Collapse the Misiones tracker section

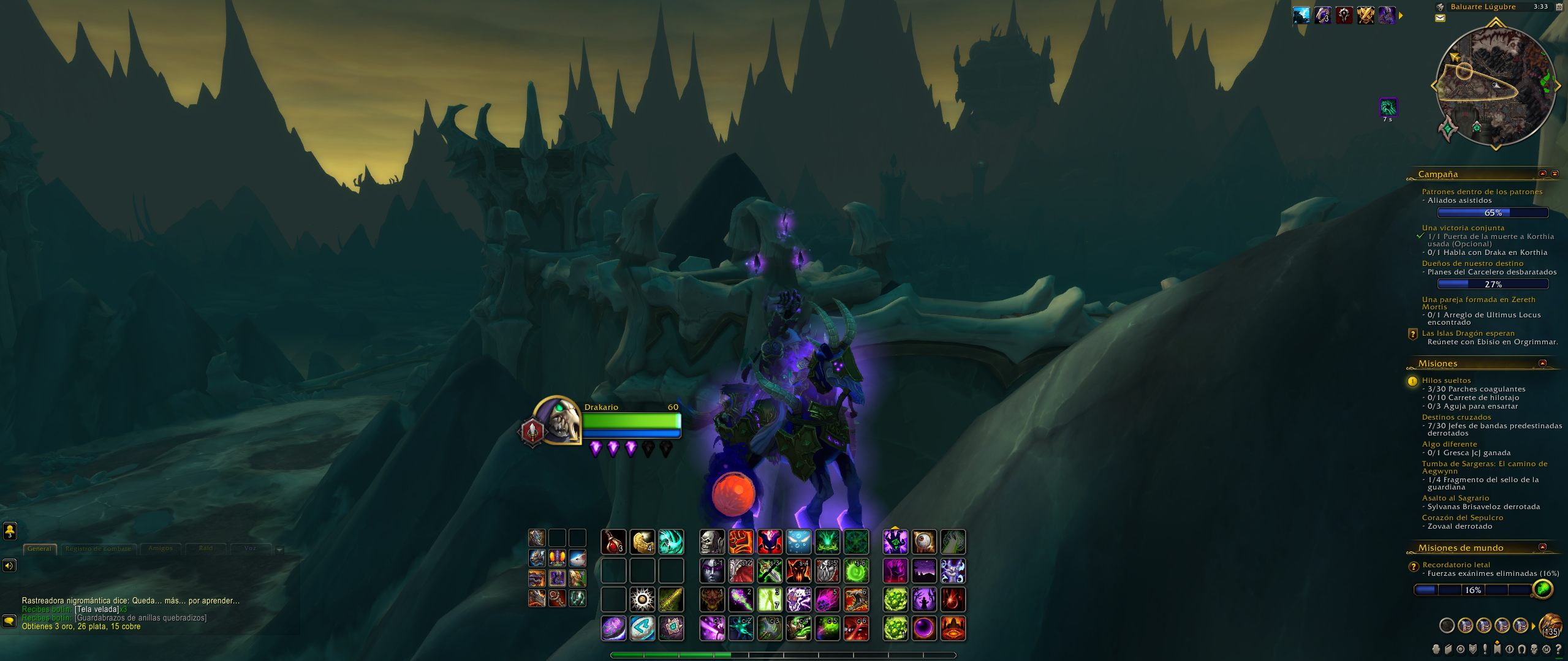1543,363
